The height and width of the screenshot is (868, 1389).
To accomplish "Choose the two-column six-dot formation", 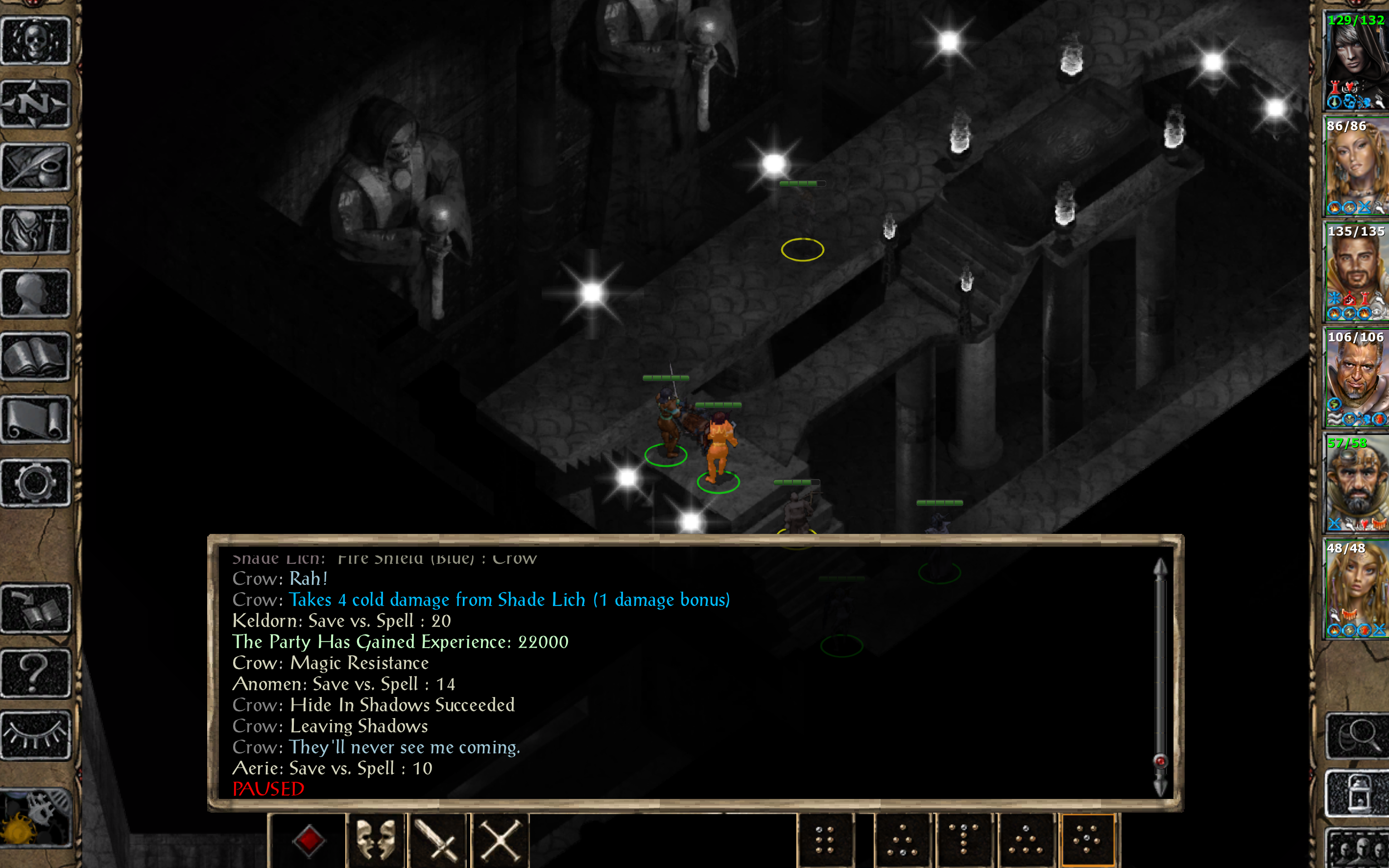I will coord(824,841).
